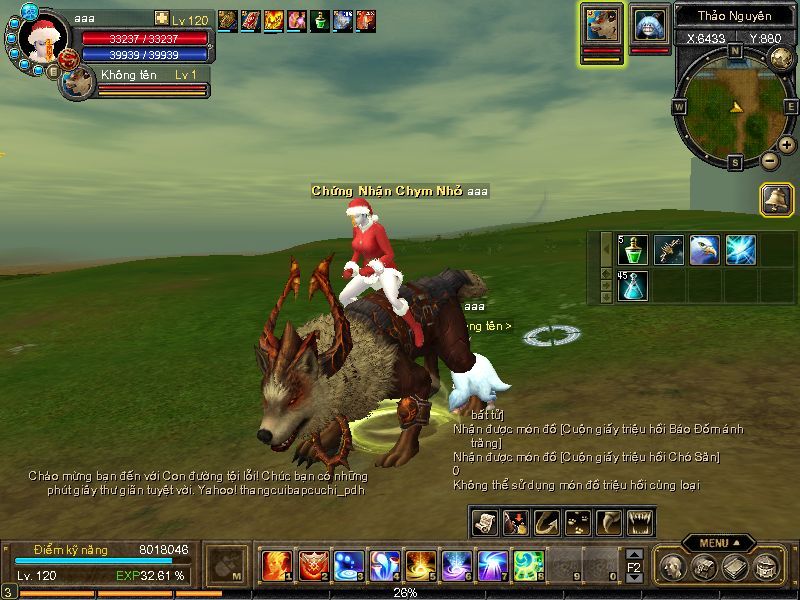Click the golden bell notification icon

[x=776, y=199]
